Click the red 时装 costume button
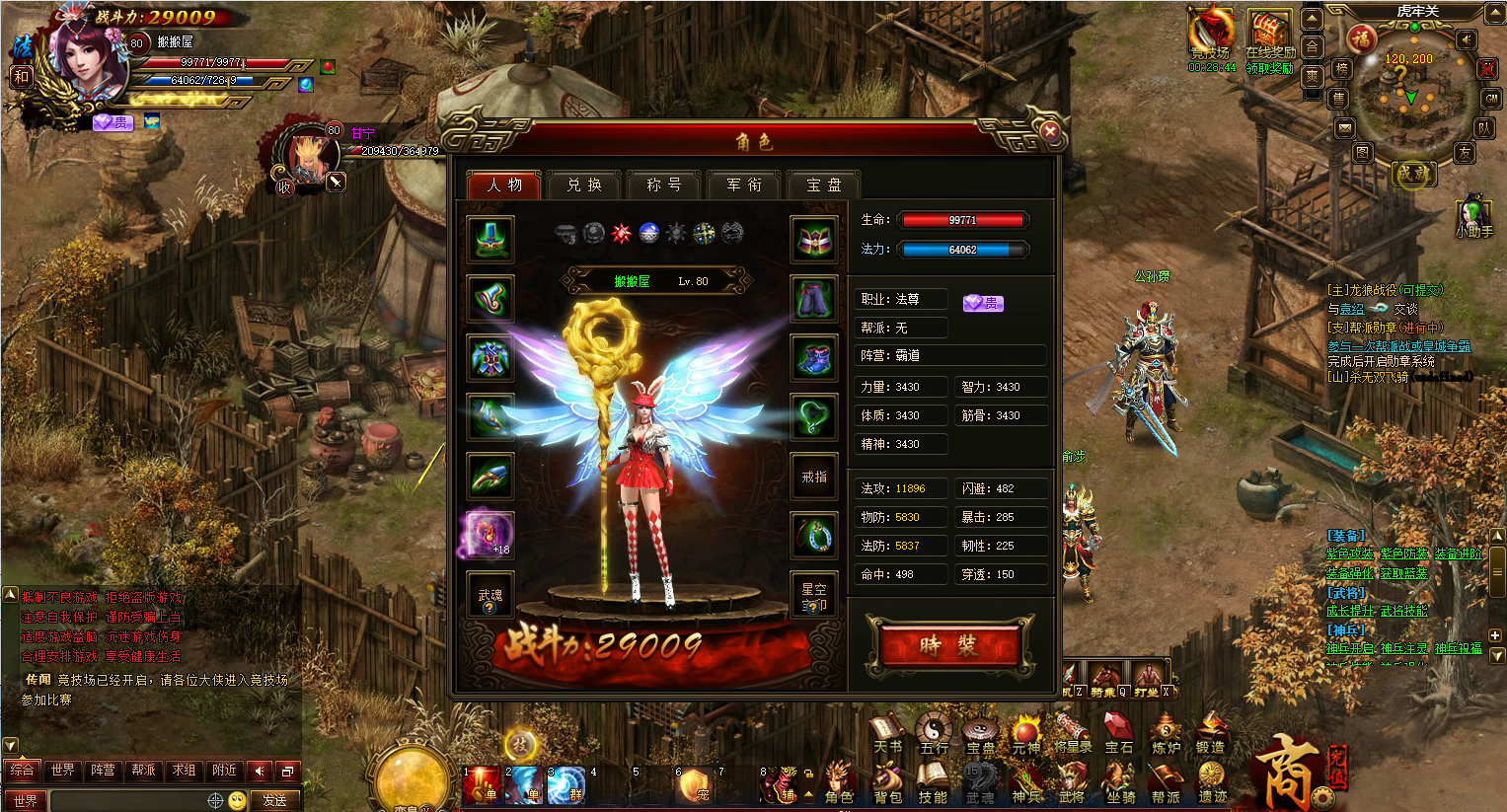The width and height of the screenshot is (1507, 812). tap(948, 646)
